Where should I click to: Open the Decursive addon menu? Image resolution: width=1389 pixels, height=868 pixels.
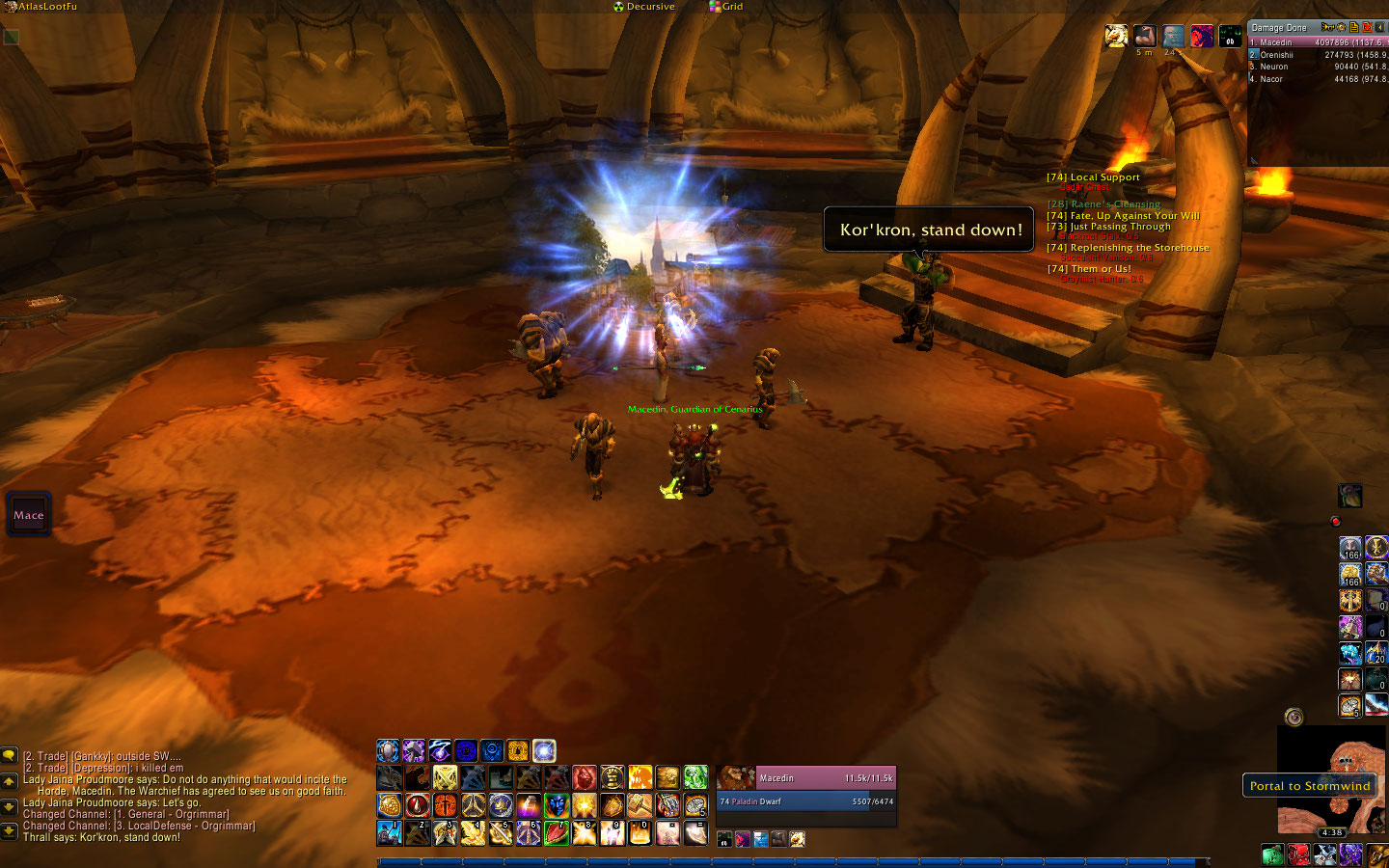[x=644, y=7]
